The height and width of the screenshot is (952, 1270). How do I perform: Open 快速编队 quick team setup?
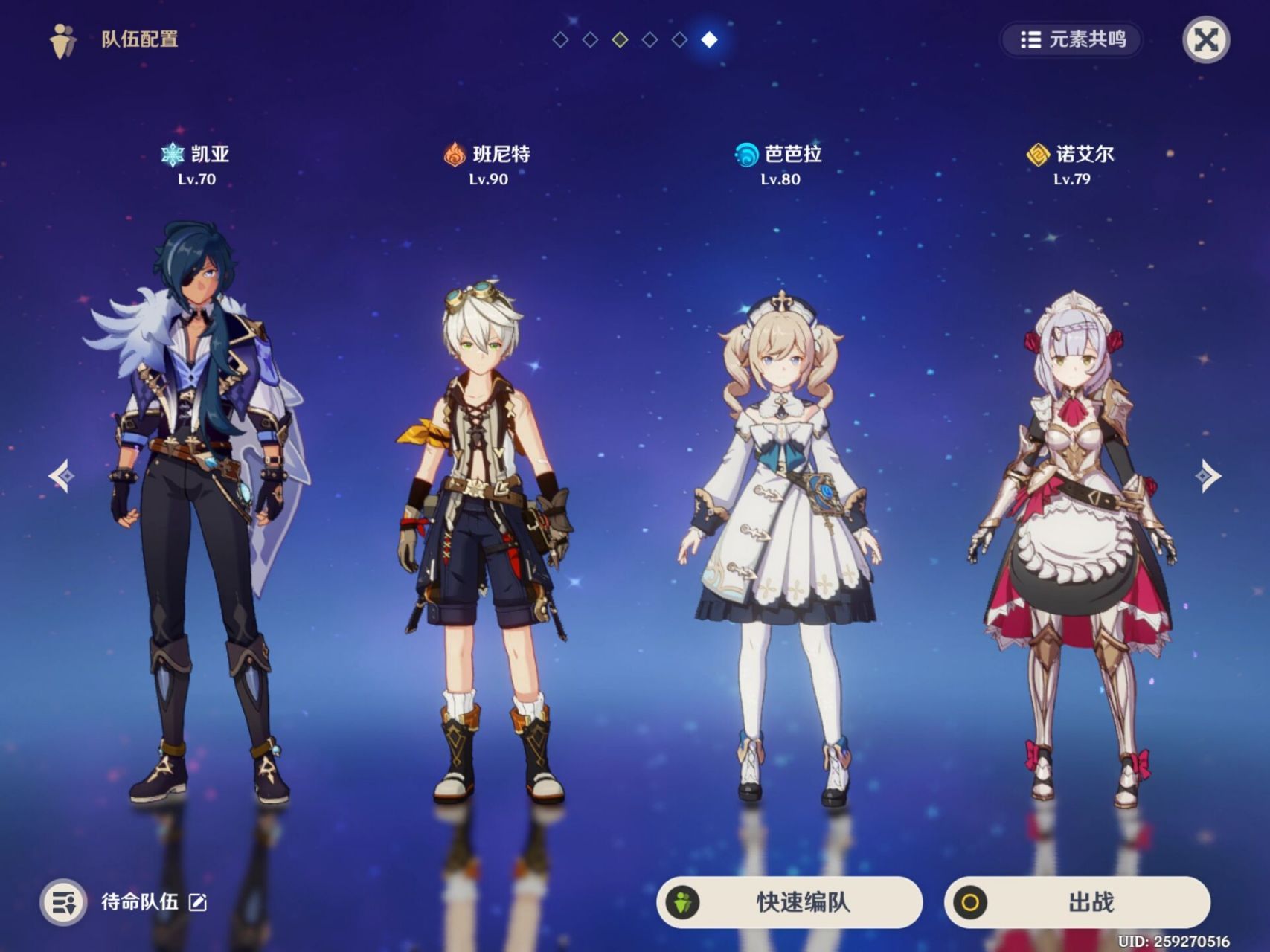pos(789,902)
